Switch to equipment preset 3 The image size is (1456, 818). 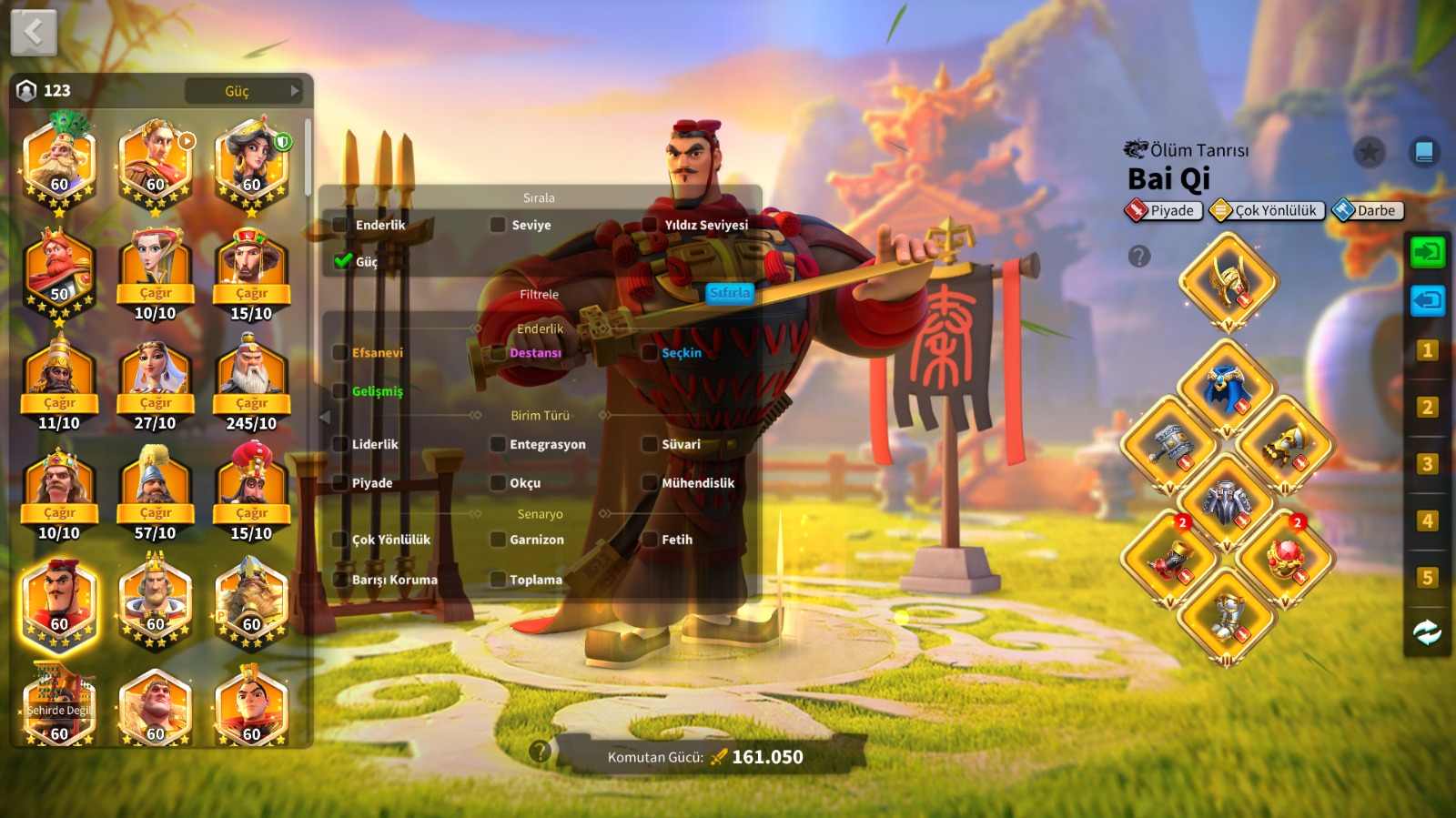(1427, 464)
